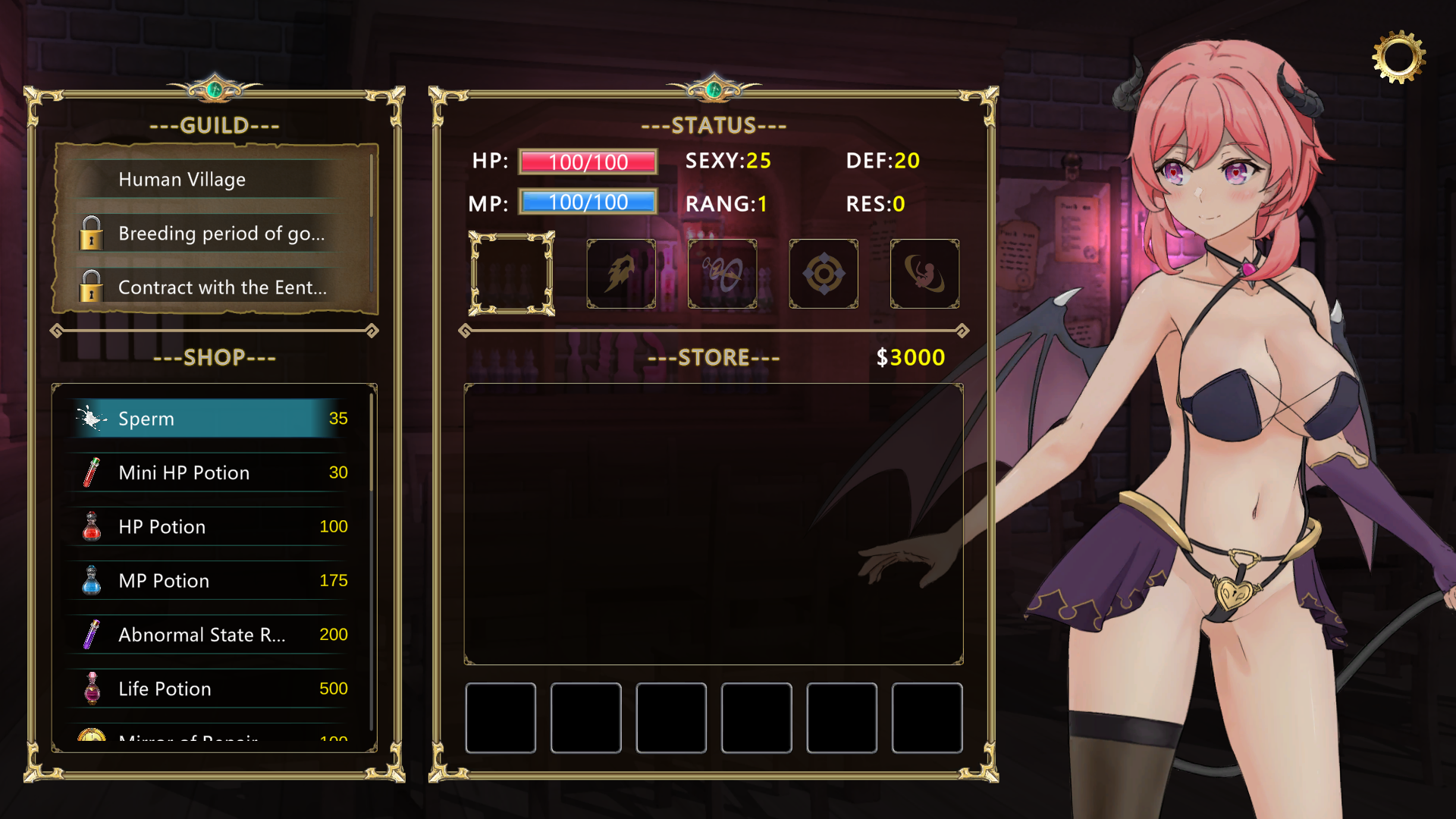The image size is (1456, 819).
Task: Choose the Abnormal State Recovery item
Action: [212, 635]
